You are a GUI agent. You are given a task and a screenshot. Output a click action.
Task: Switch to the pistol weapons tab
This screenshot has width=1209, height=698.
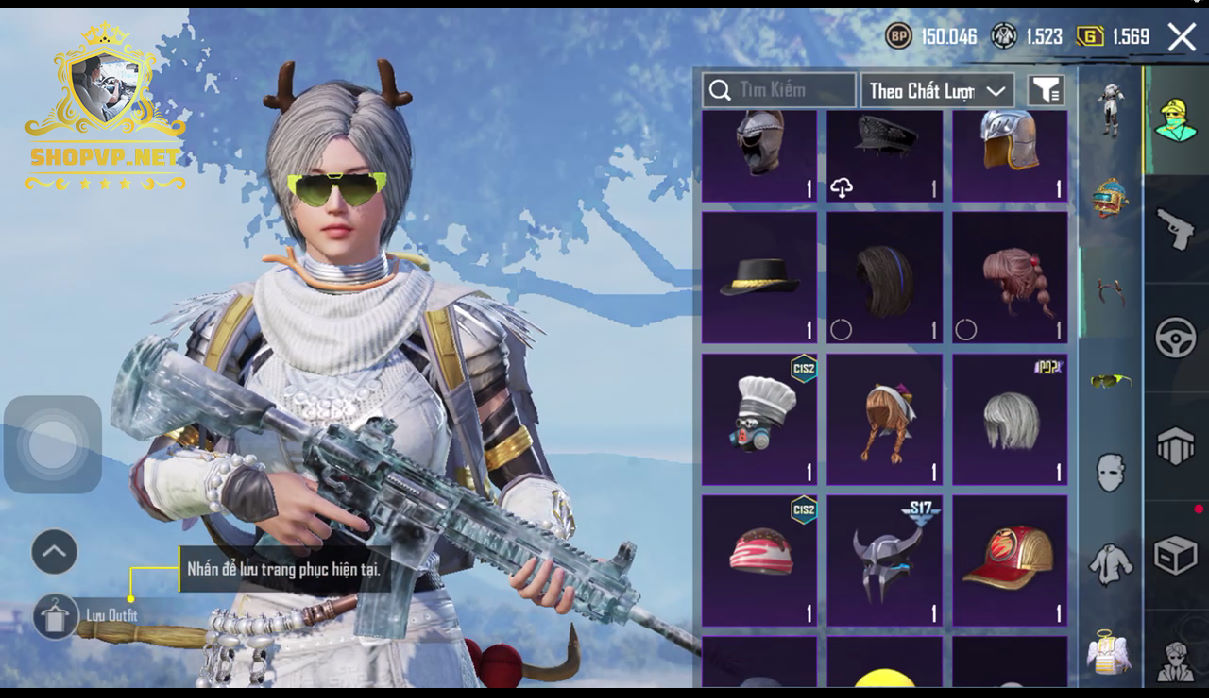pyautogui.click(x=1176, y=230)
